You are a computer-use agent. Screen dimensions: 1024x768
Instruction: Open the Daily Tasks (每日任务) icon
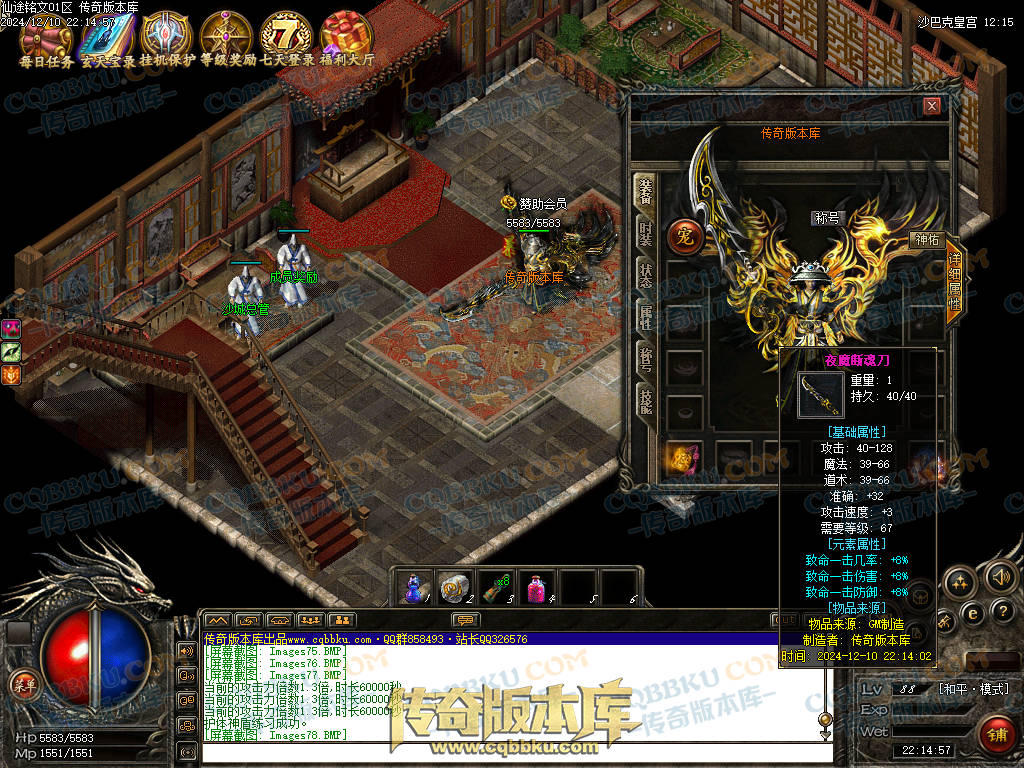47,38
